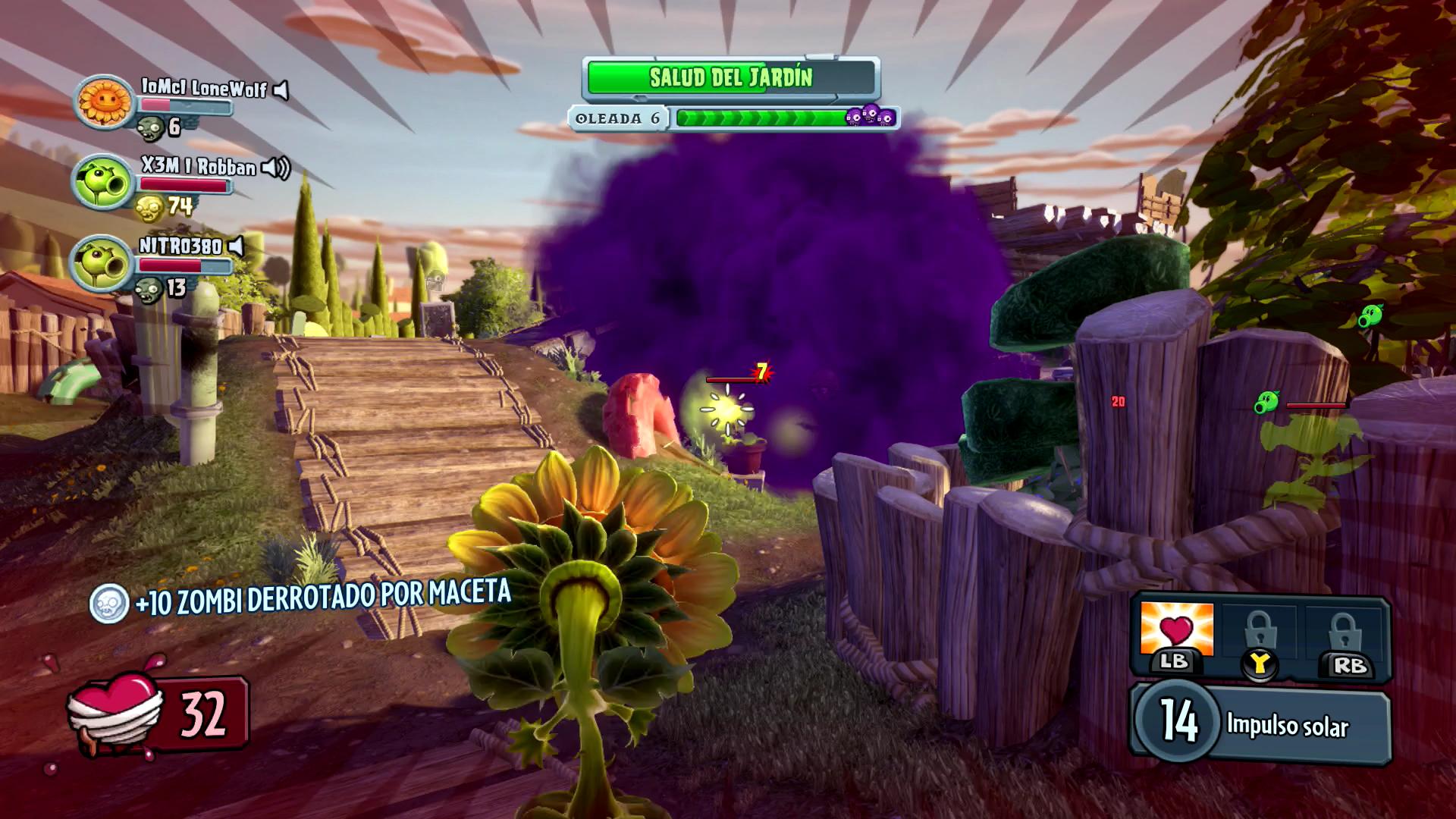Toggle NITRO380's voice speaker icon
Screen dimensions: 1456x819
point(237,246)
